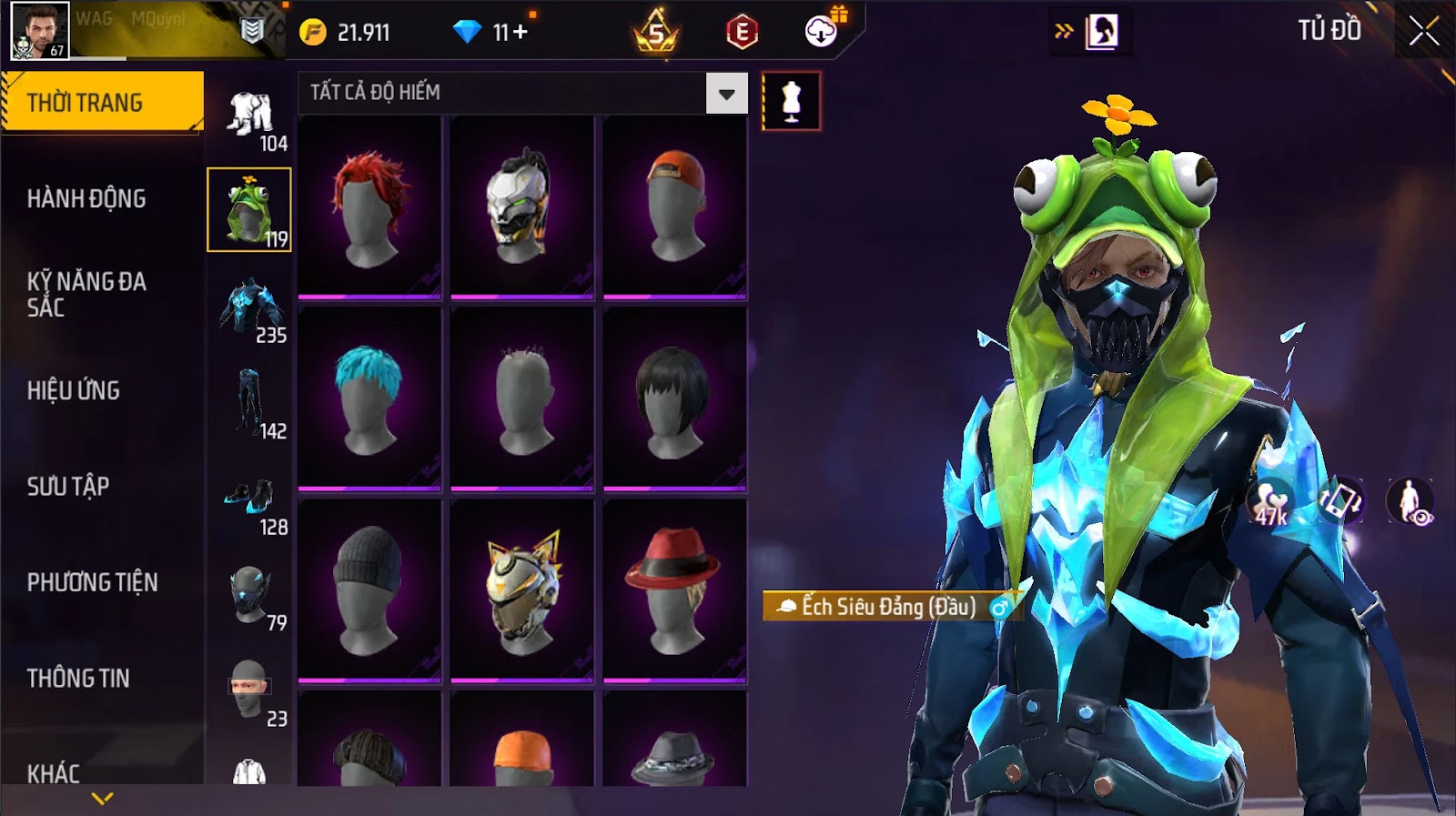Open the Thời Trang tab

pyautogui.click(x=102, y=103)
